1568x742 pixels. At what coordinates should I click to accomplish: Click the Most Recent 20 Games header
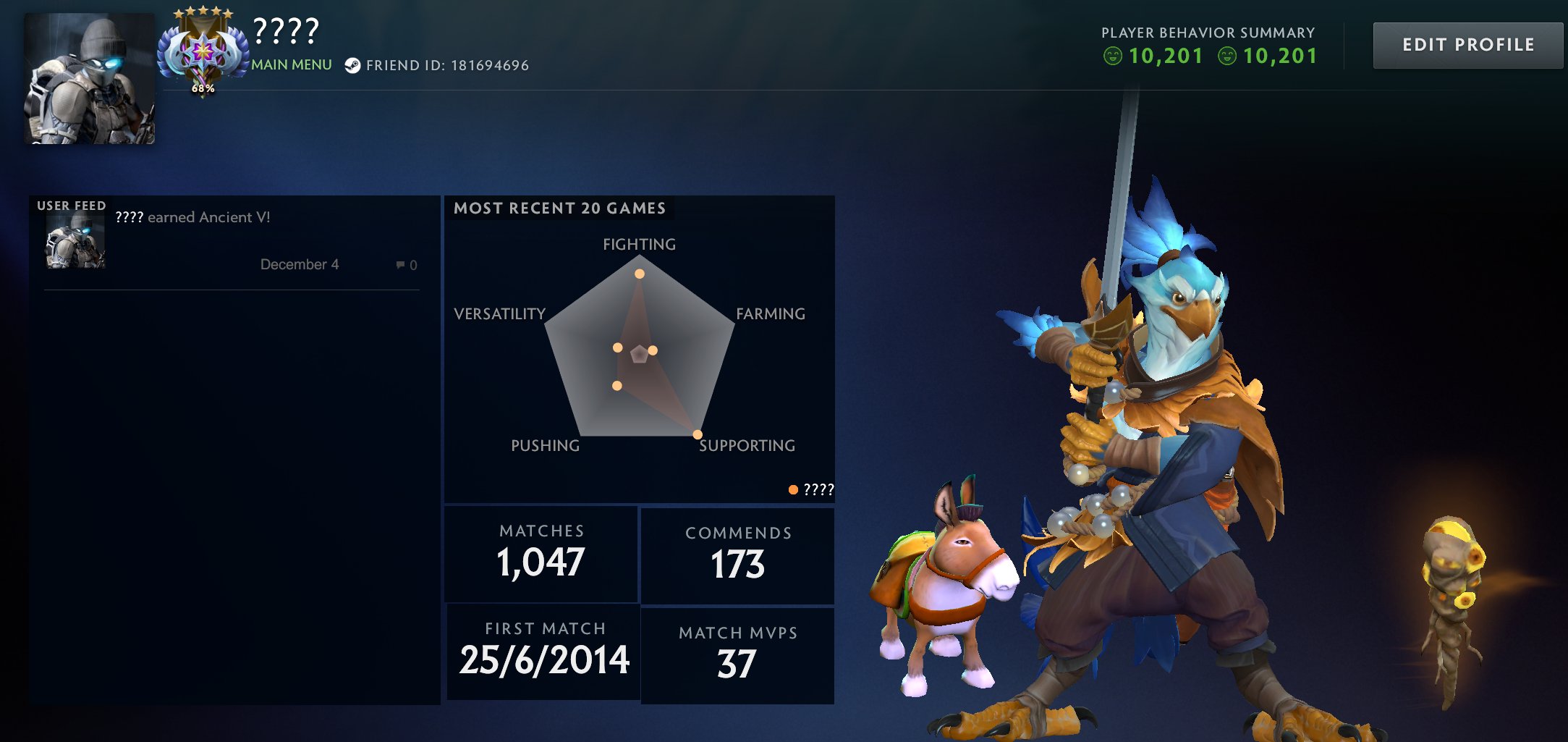tap(559, 208)
